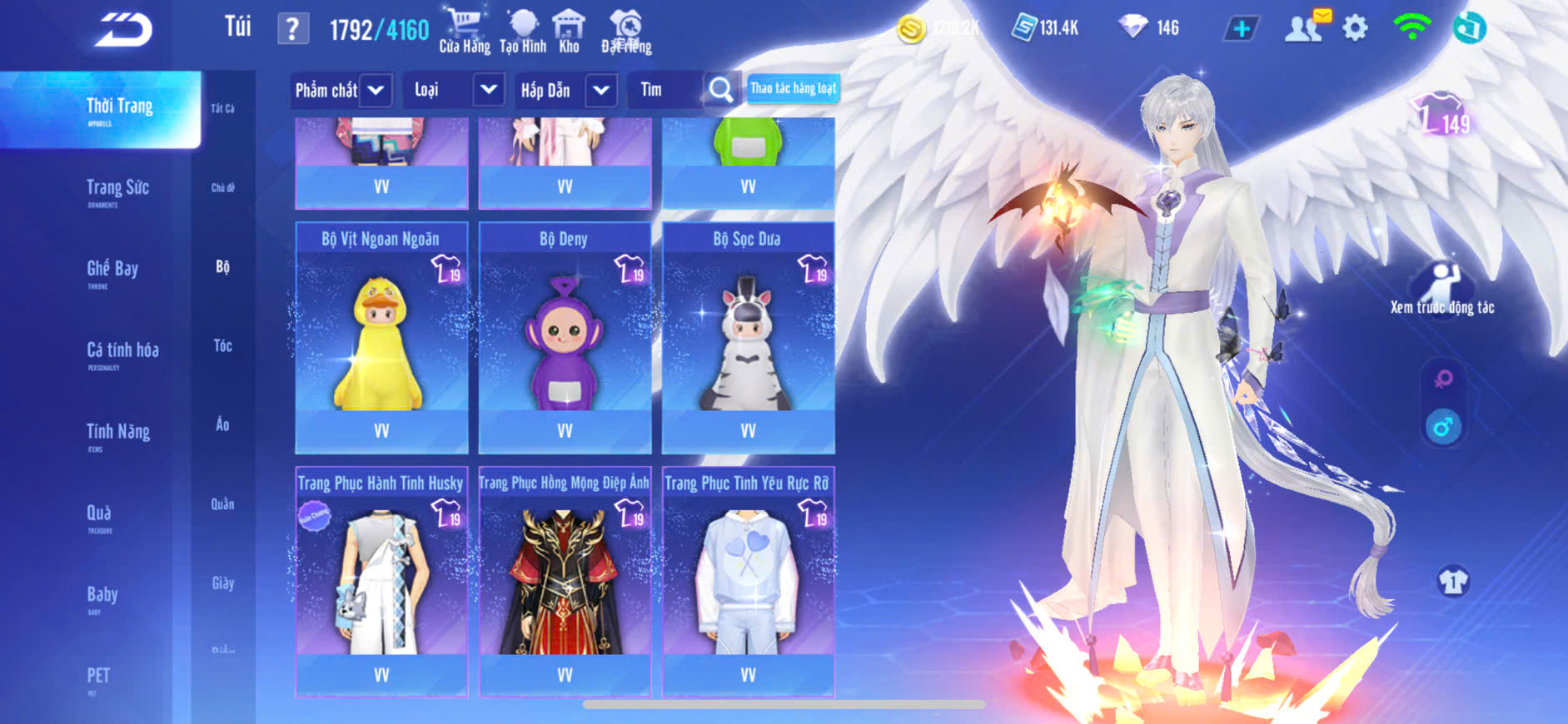Expand the Loại type dropdown
The height and width of the screenshot is (724, 1568).
tap(489, 90)
